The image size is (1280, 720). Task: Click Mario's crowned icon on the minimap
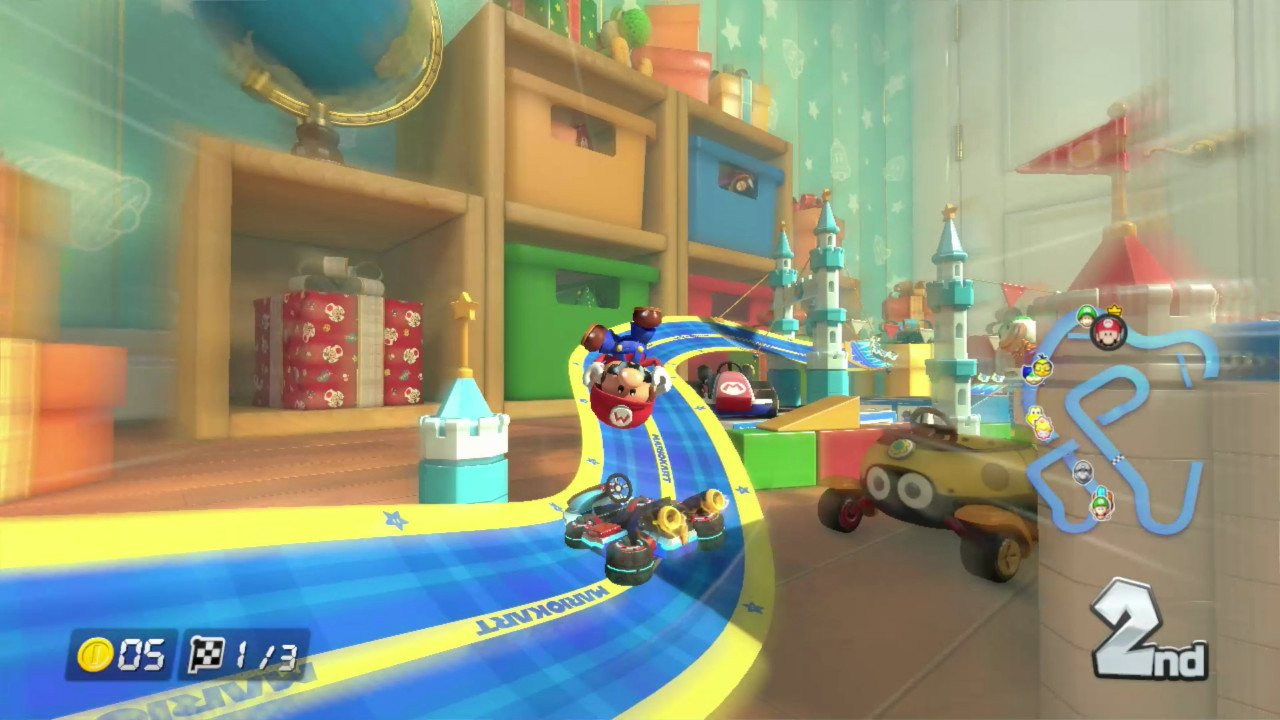coord(1107,331)
